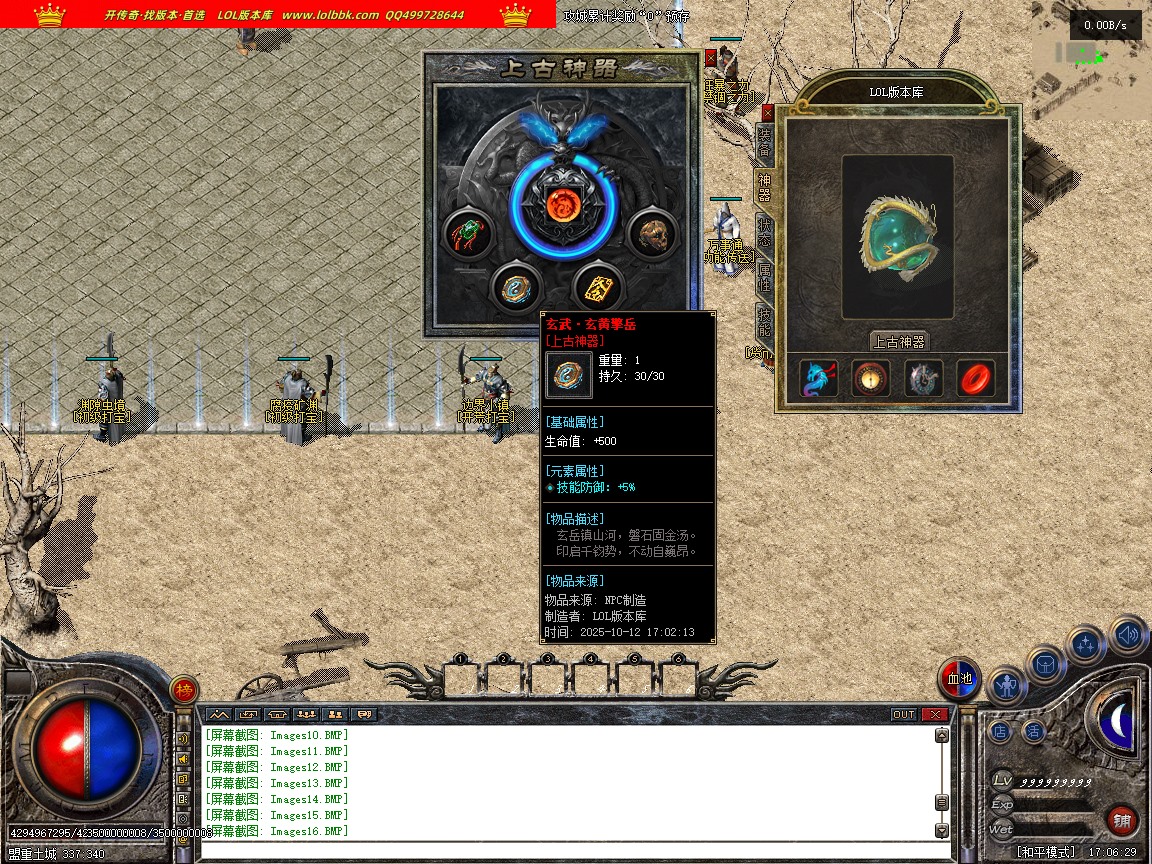Close the chat window with red X
1152x864 pixels.
(x=935, y=714)
